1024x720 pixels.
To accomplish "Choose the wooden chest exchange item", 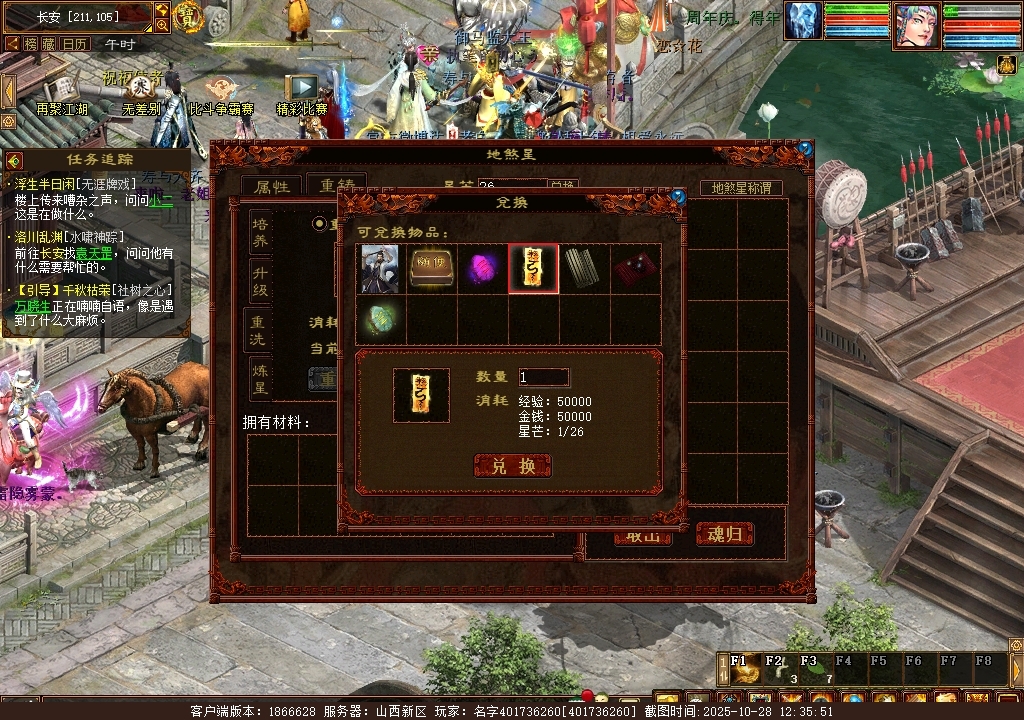I will point(431,269).
